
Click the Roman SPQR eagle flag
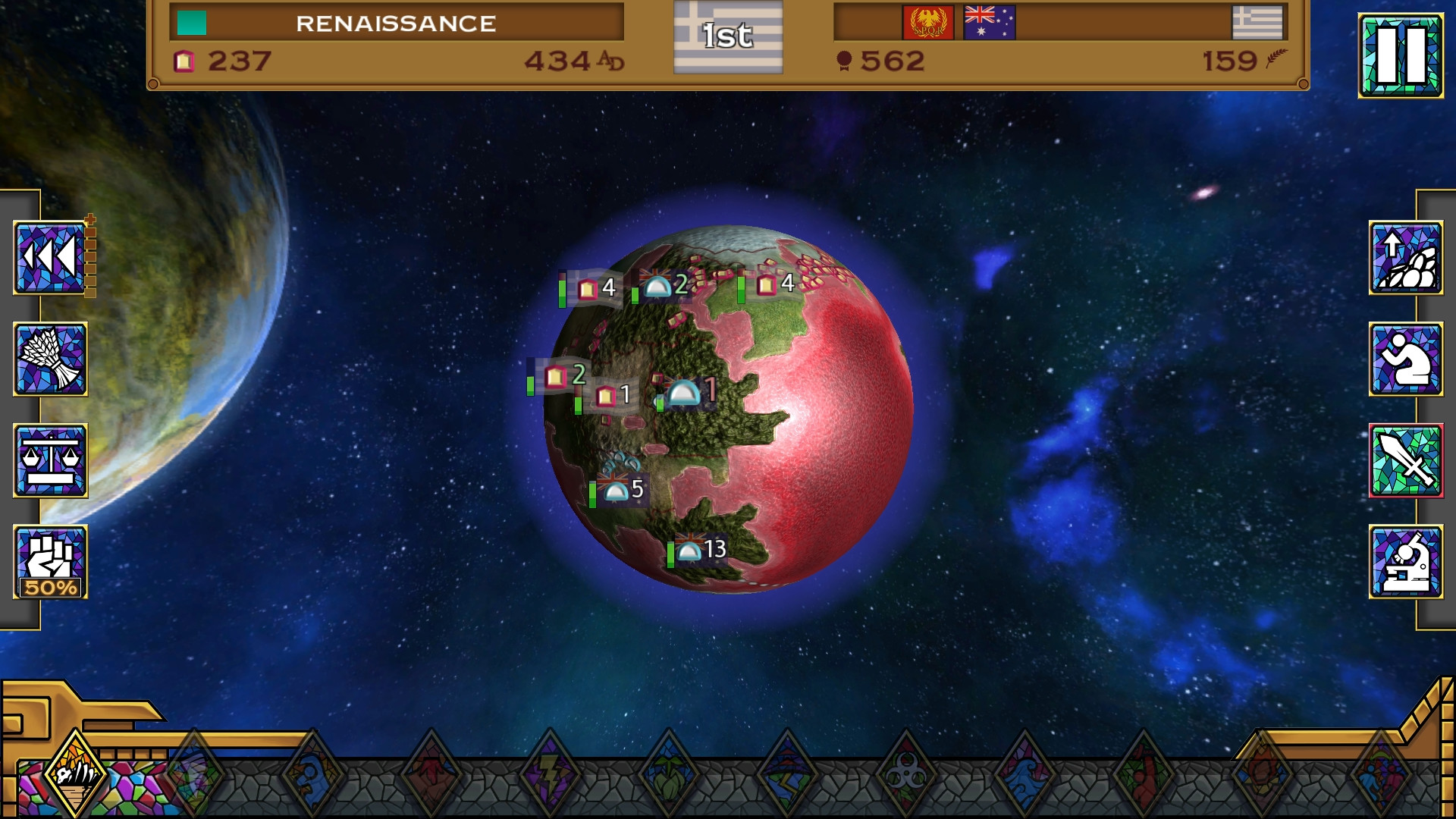tap(928, 23)
